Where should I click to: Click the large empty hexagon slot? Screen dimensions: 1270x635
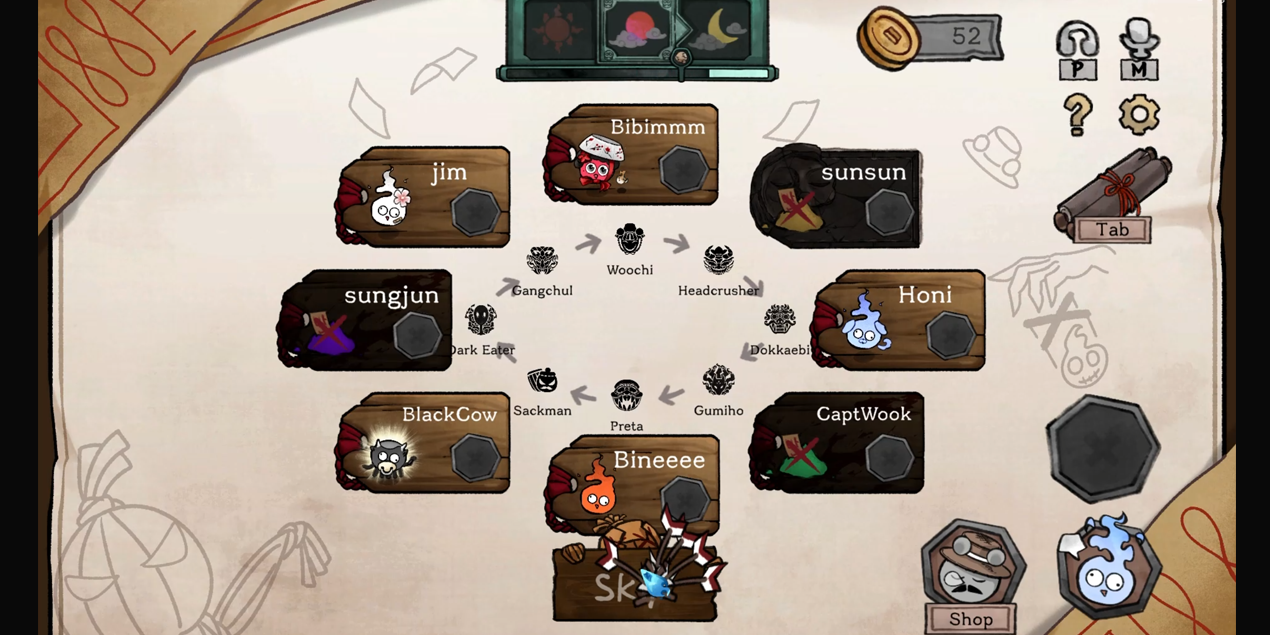pyautogui.click(x=1102, y=447)
